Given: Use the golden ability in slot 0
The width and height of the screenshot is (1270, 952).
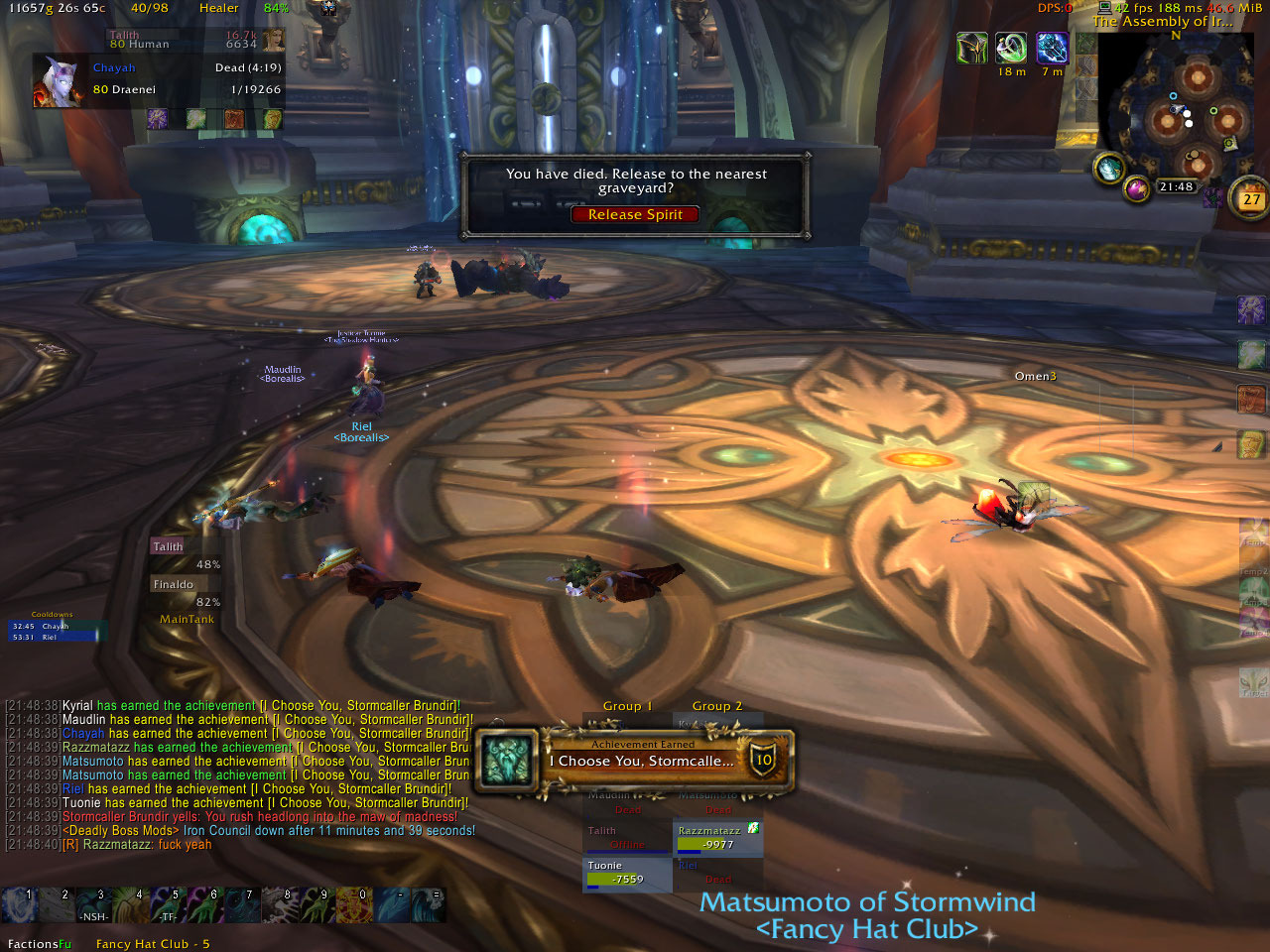Looking at the screenshot, I should pos(354,905).
